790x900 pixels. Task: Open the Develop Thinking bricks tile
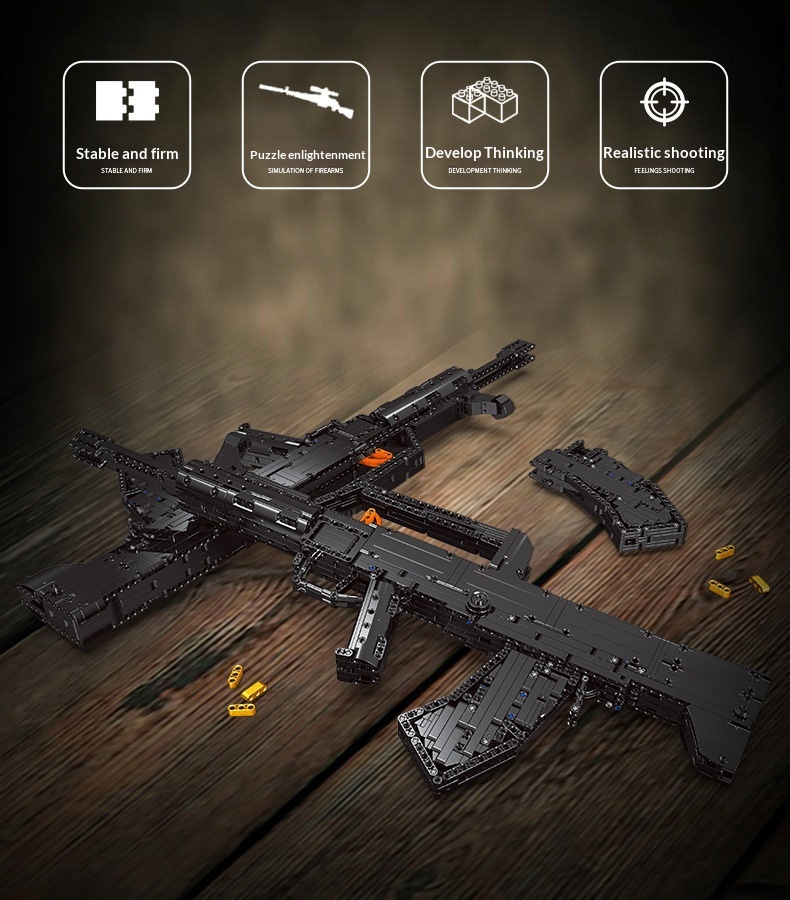(485, 125)
